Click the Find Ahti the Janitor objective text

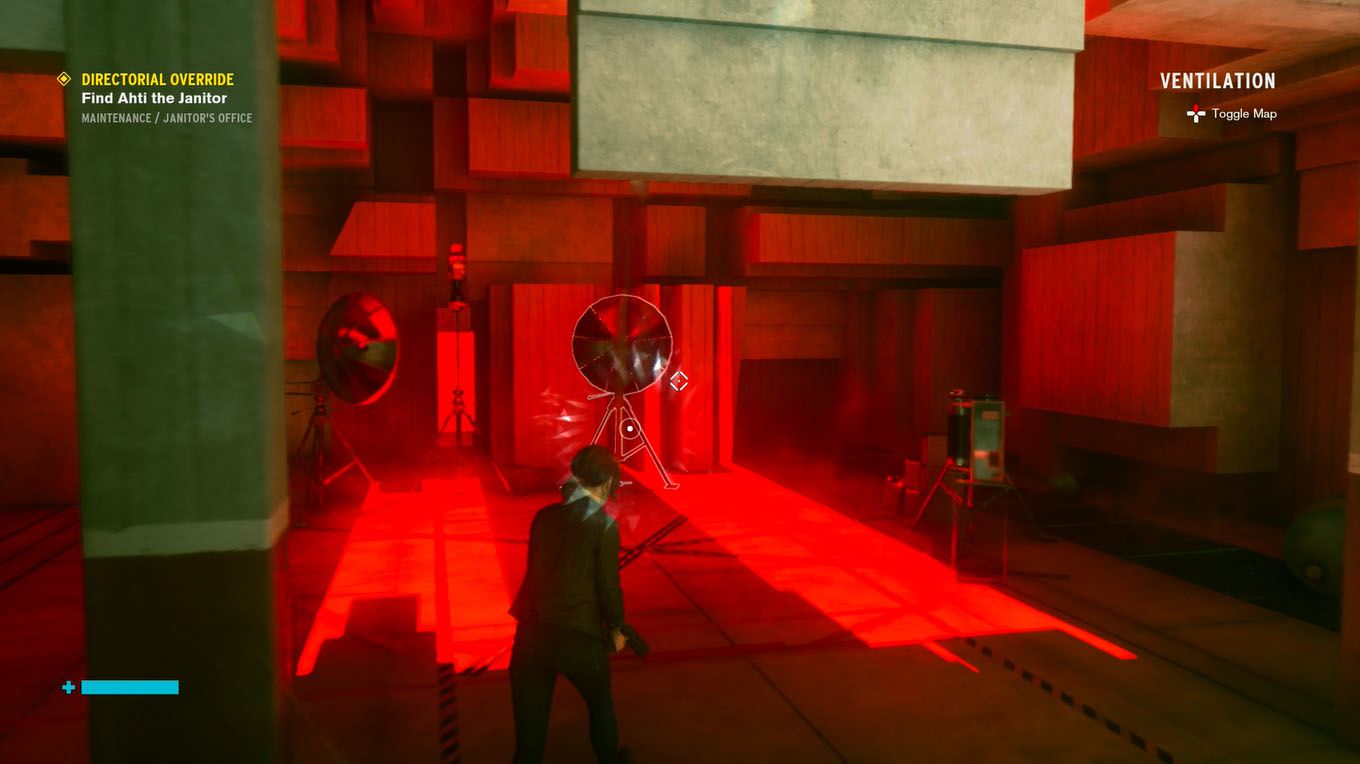click(x=154, y=98)
